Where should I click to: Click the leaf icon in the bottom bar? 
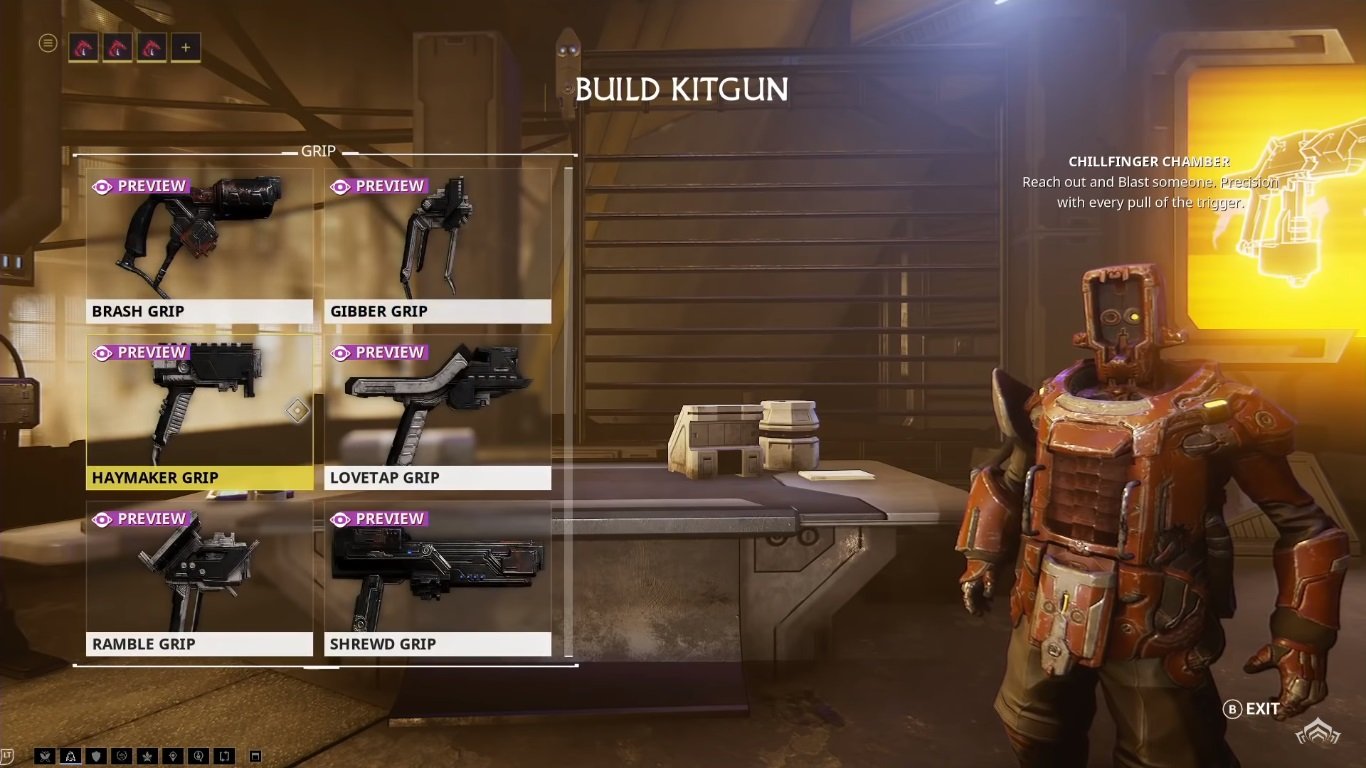[x=148, y=756]
